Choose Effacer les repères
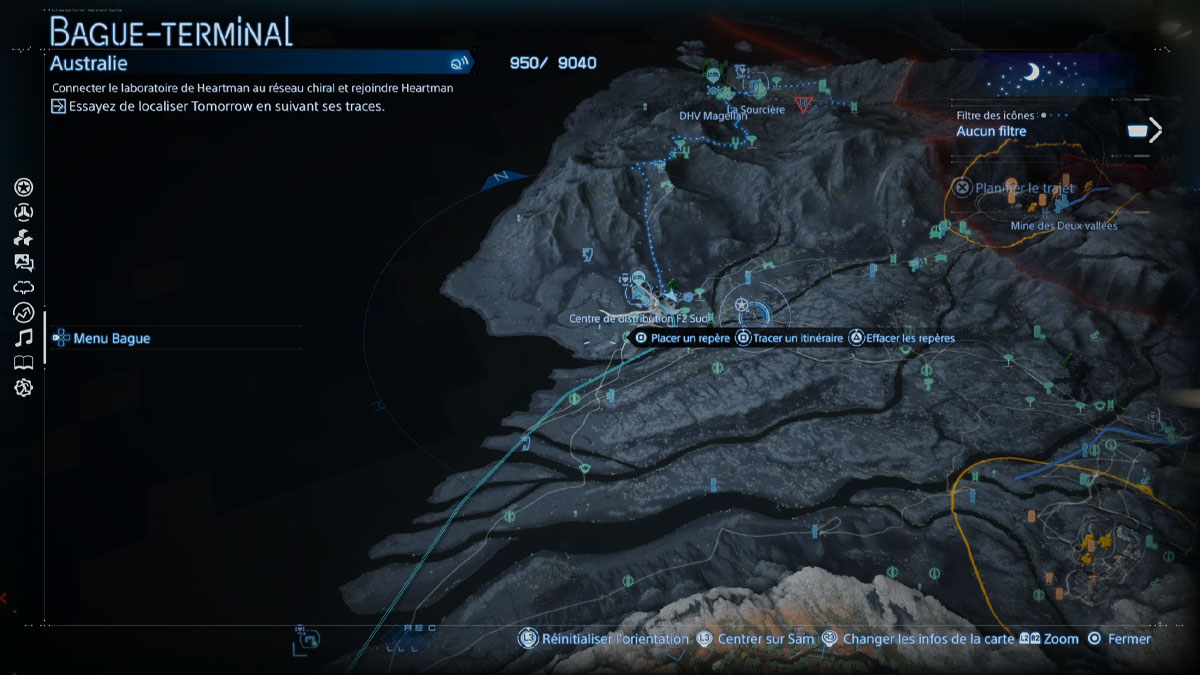 [x=910, y=338]
